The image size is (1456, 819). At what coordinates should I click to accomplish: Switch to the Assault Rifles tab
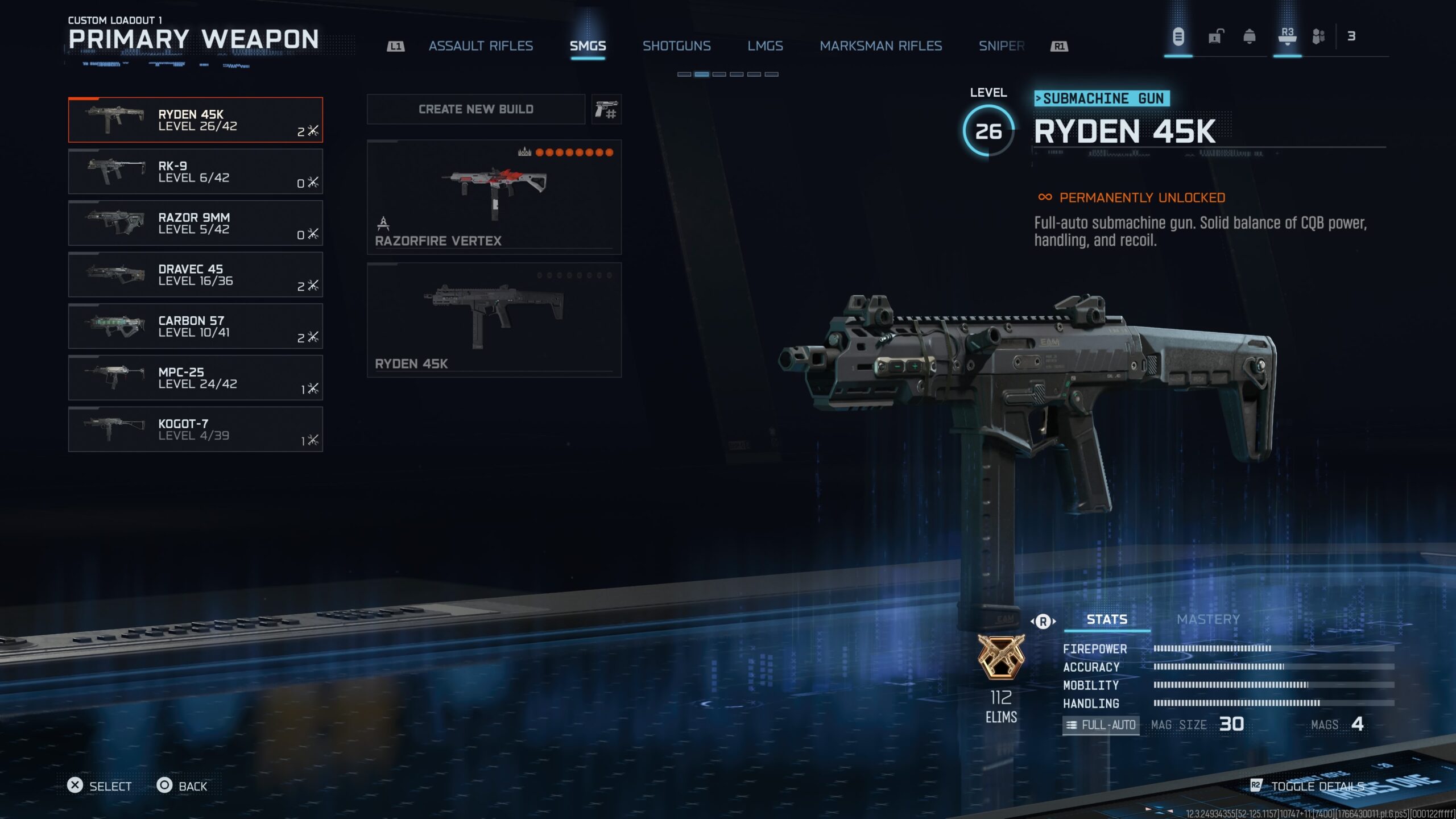[481, 46]
